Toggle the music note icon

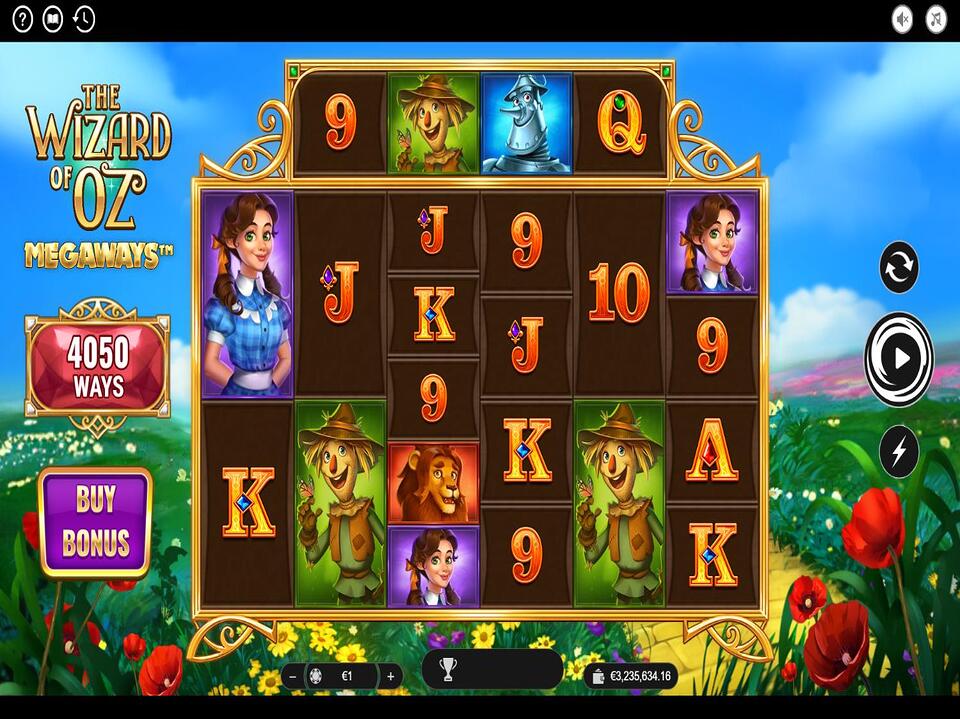coord(935,19)
